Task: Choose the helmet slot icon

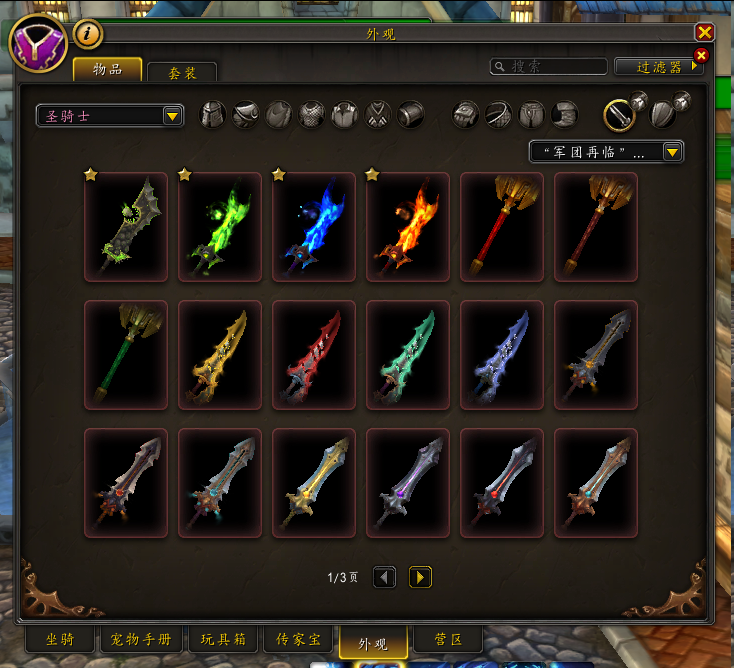Action: (x=213, y=115)
